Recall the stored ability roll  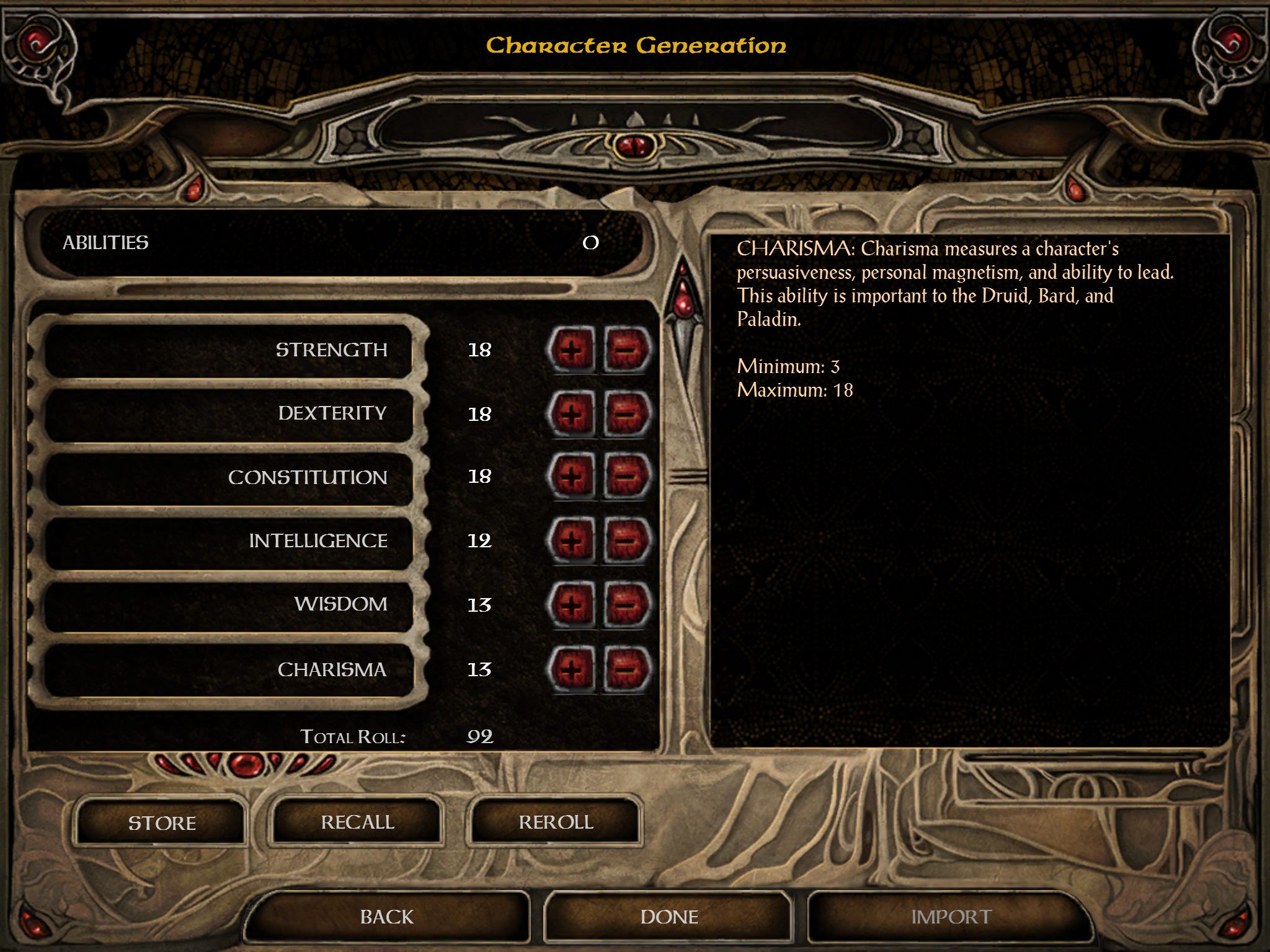pyautogui.click(x=357, y=822)
